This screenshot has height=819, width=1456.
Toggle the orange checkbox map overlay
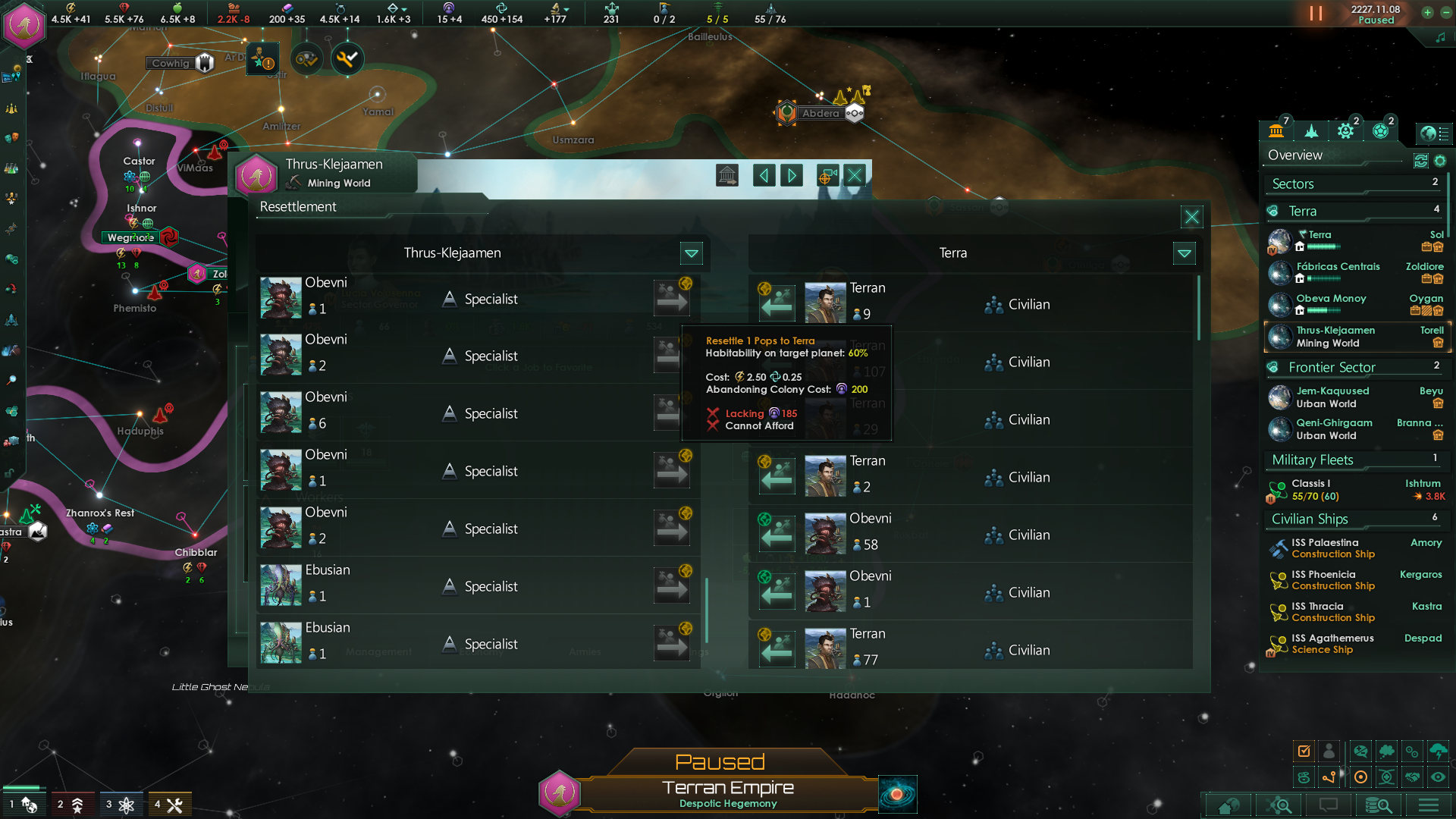[x=1304, y=752]
